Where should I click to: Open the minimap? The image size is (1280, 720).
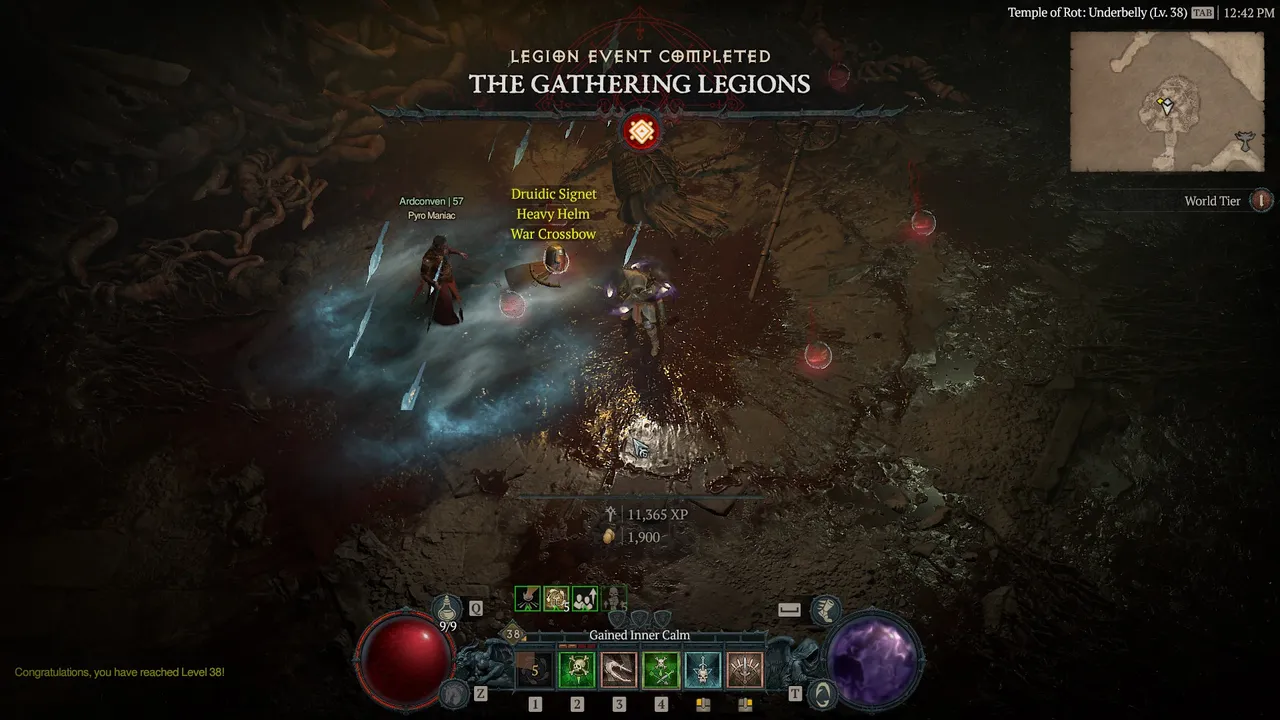click(x=1166, y=102)
